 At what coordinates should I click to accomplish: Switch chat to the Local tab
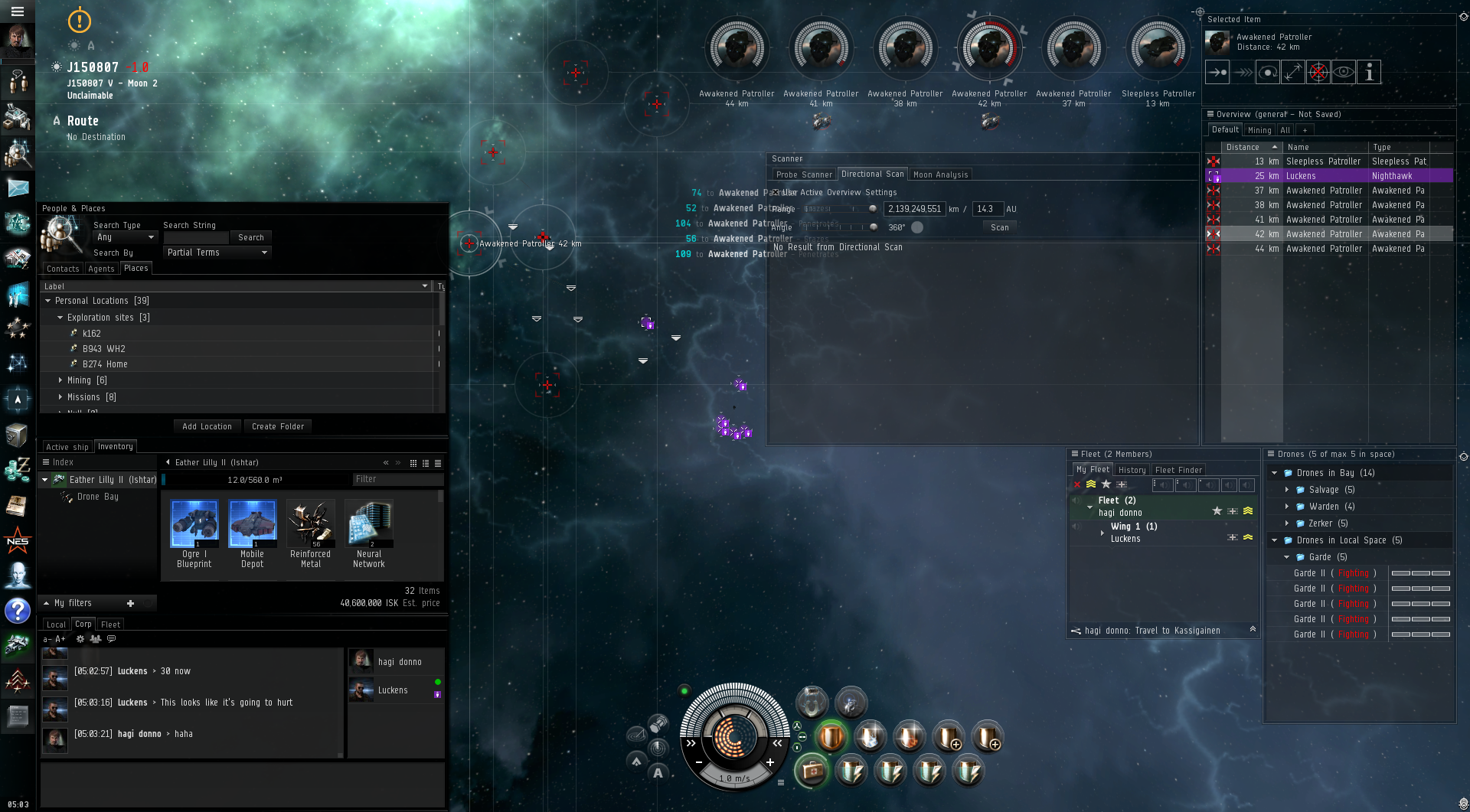tap(56, 624)
